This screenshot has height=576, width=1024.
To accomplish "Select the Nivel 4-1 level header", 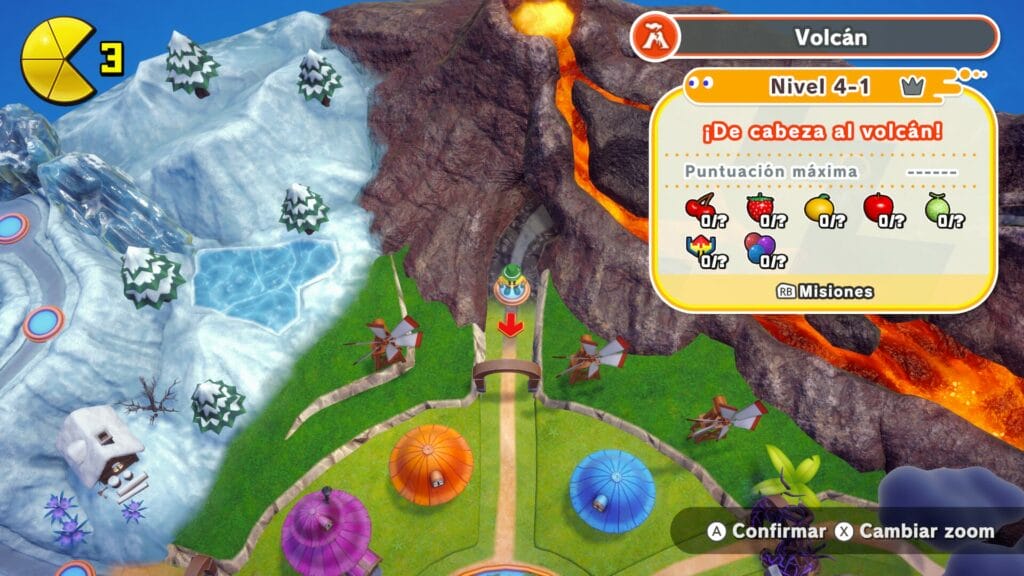I will pos(820,86).
